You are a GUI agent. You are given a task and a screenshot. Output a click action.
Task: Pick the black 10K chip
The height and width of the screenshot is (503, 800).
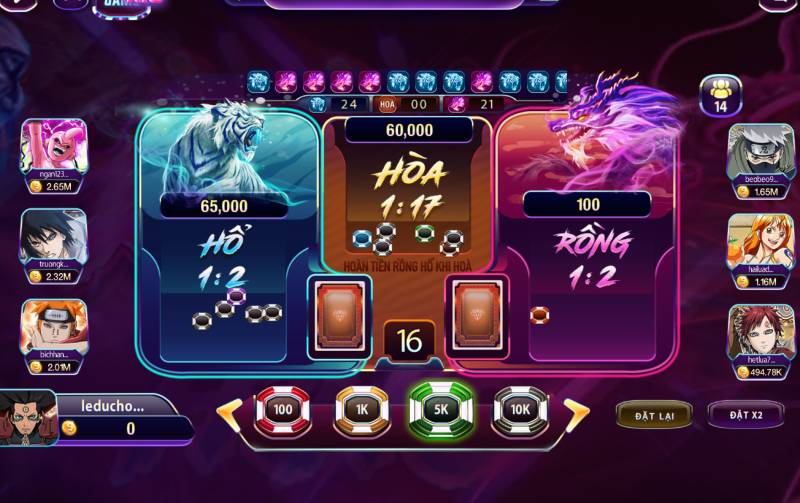pyautogui.click(x=520, y=409)
